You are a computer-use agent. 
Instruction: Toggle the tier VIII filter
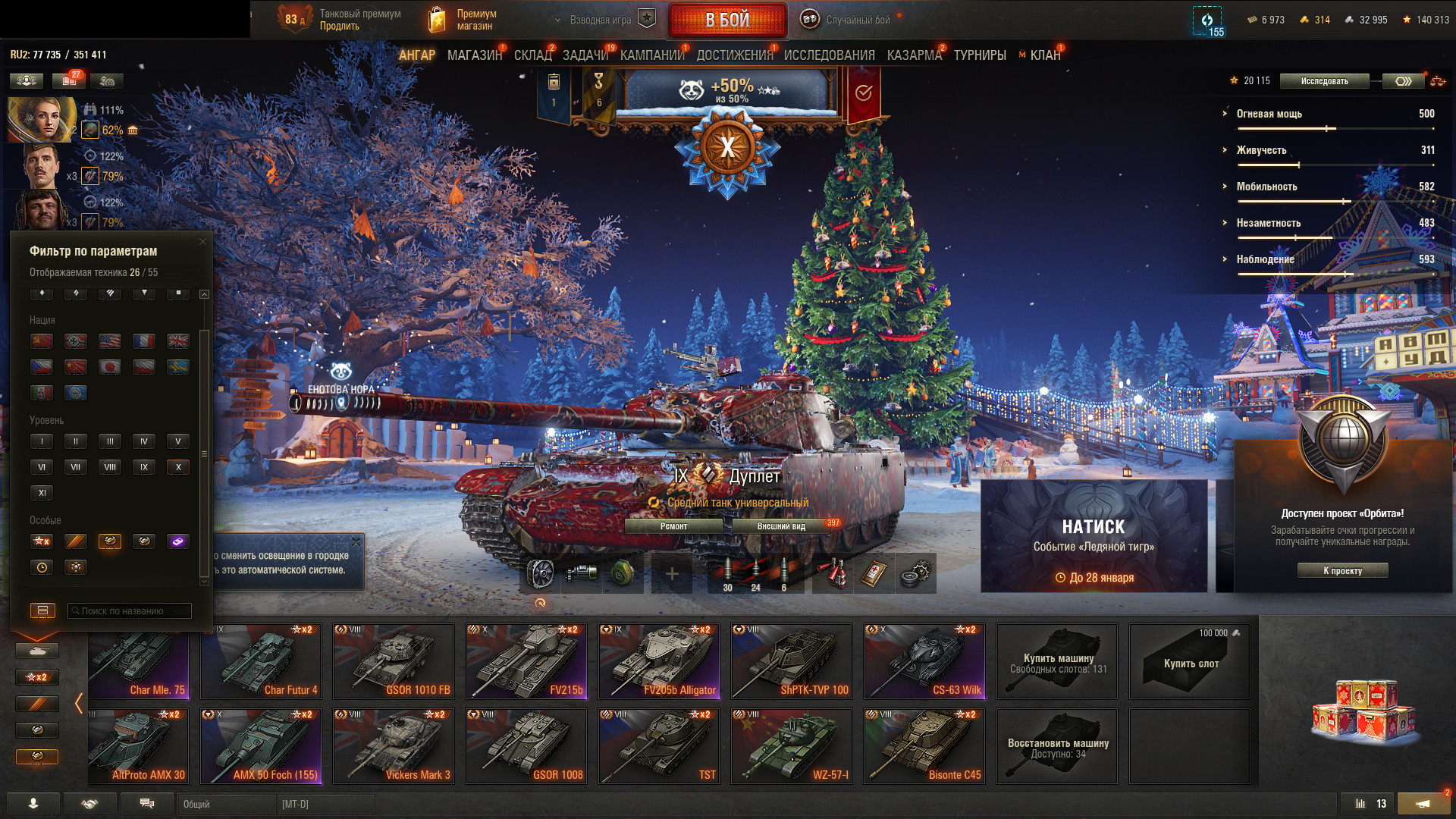110,467
